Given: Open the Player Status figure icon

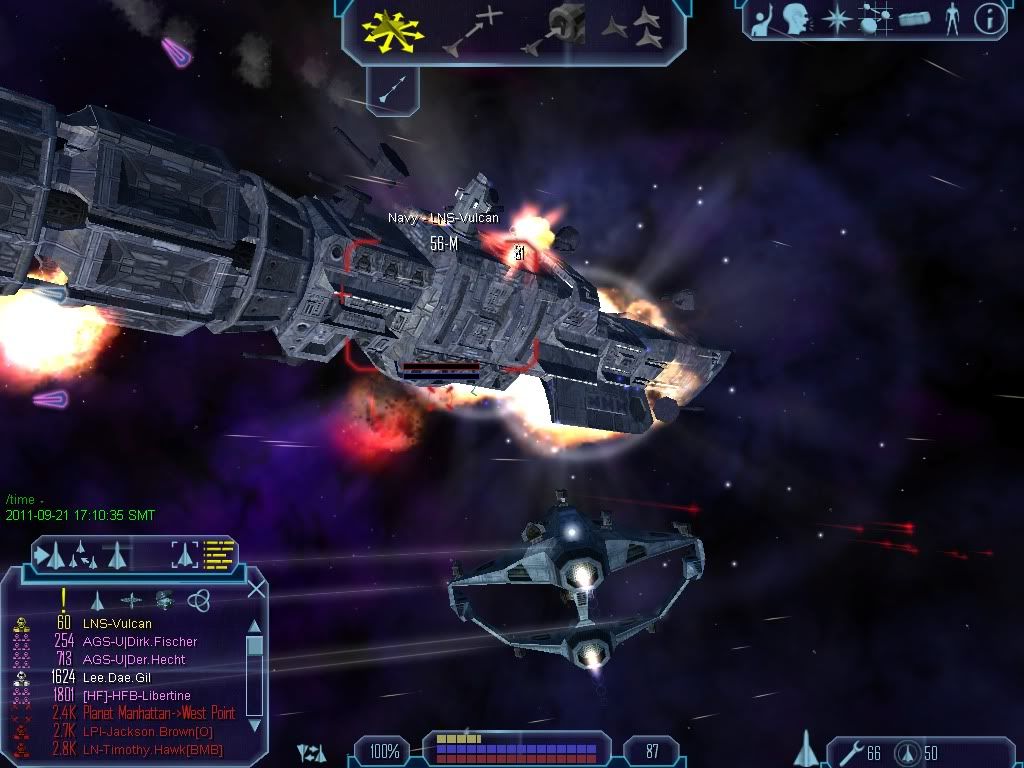Looking at the screenshot, I should click(951, 20).
